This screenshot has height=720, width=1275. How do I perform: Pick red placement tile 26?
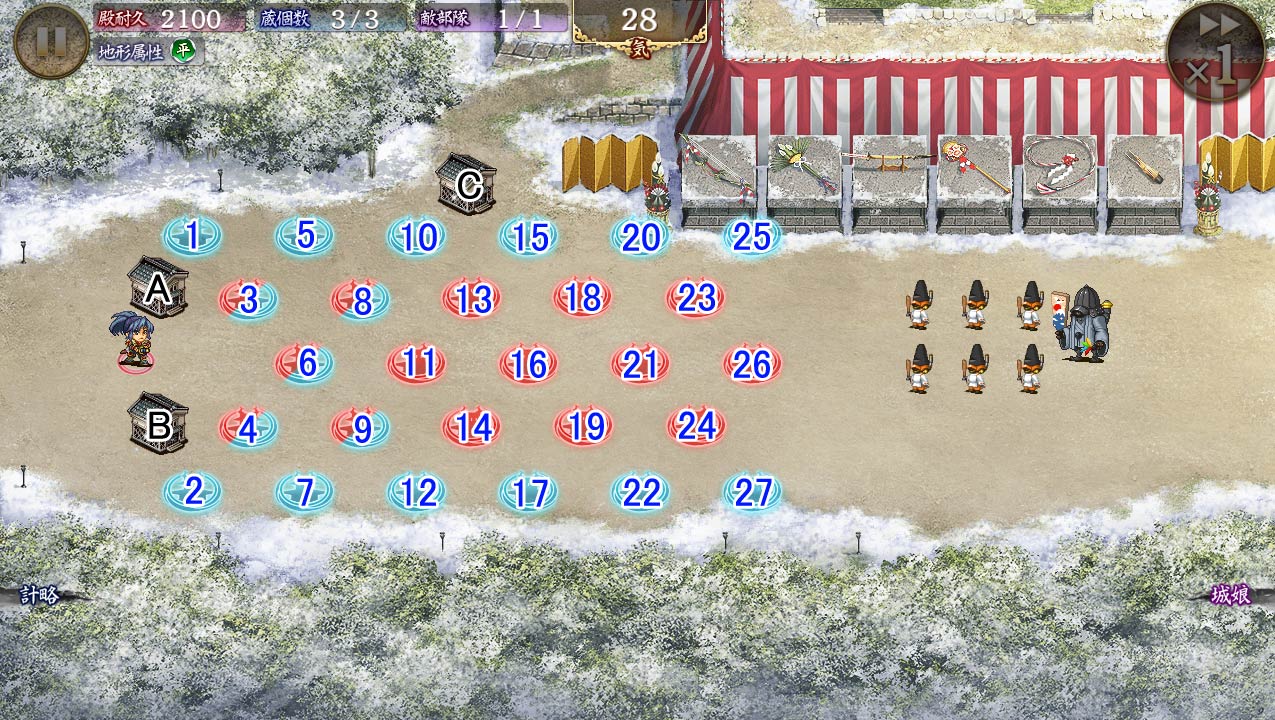click(752, 365)
